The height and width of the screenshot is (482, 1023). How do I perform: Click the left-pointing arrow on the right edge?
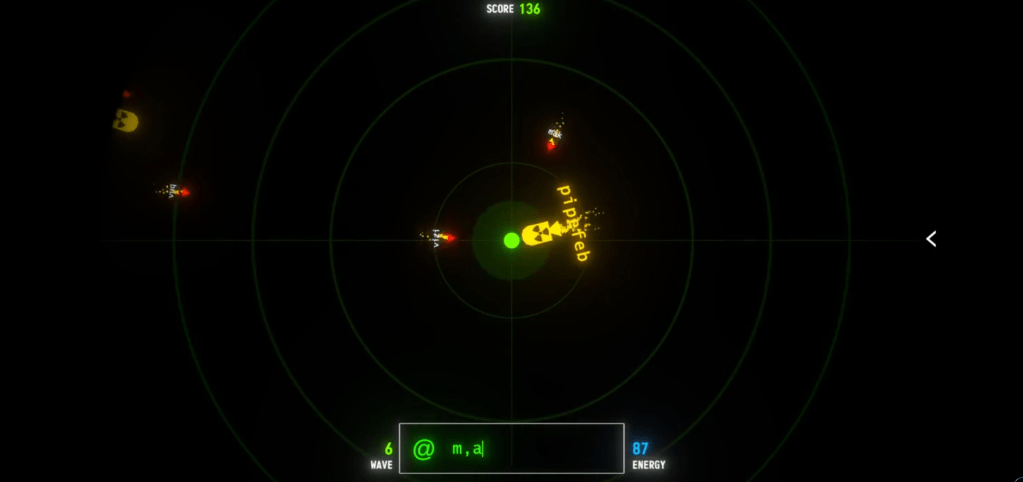(x=931, y=239)
